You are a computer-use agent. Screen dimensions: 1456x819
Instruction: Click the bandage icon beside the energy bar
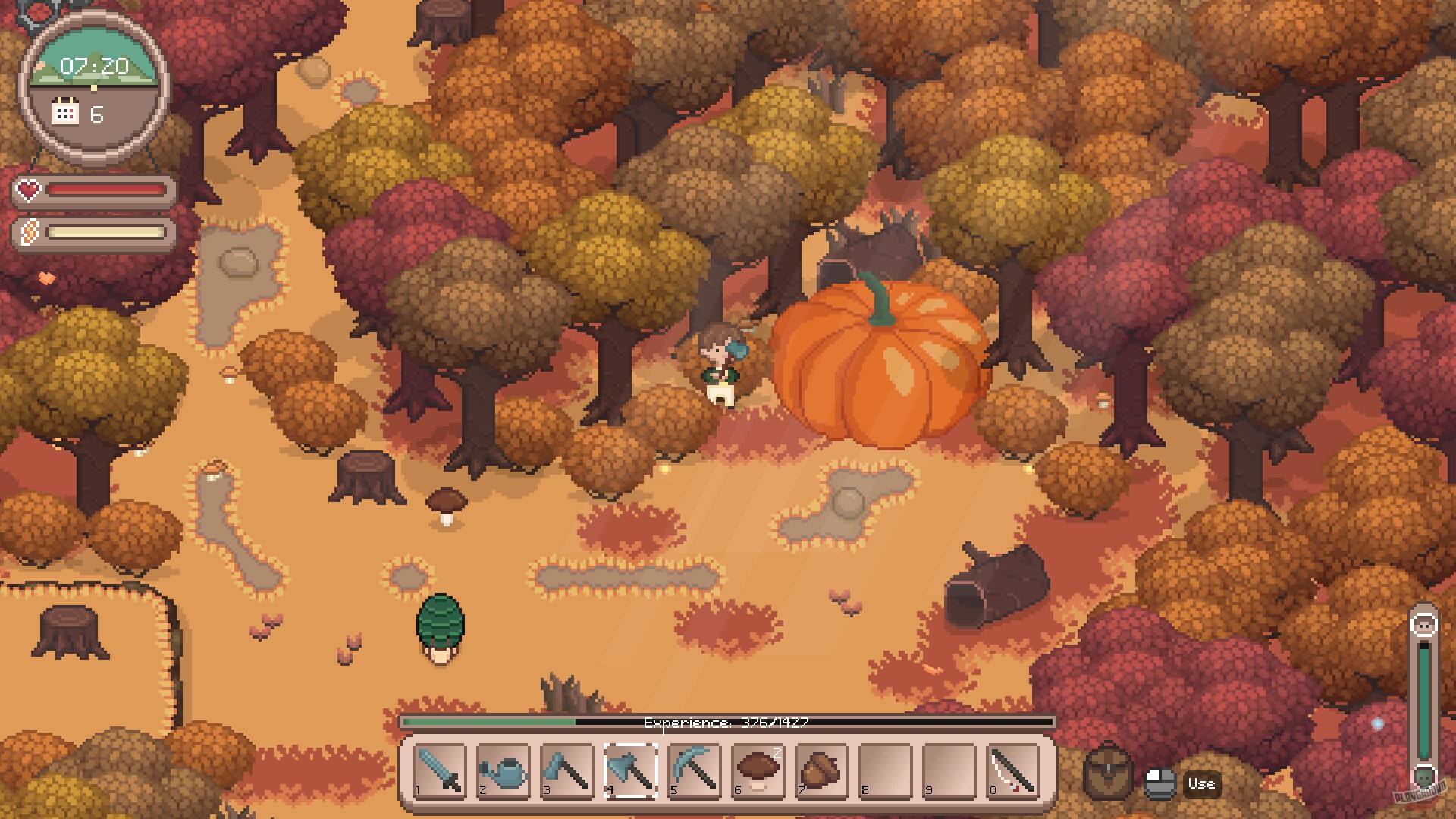[28, 233]
